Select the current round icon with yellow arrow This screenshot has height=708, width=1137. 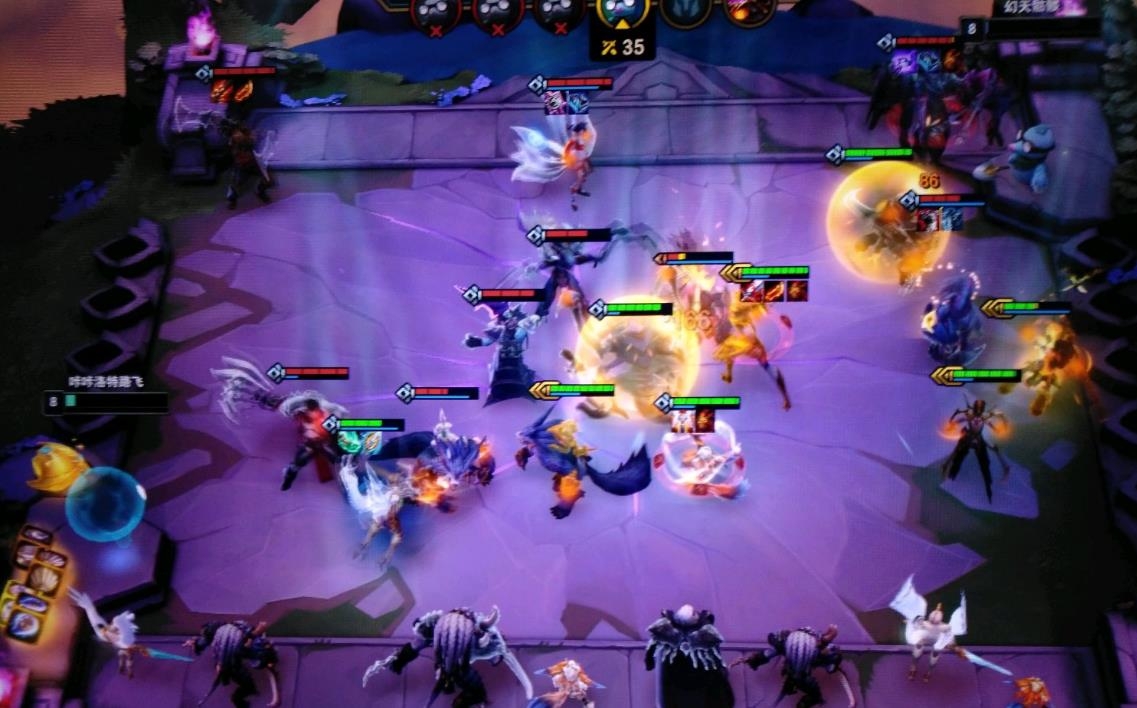[x=622, y=11]
